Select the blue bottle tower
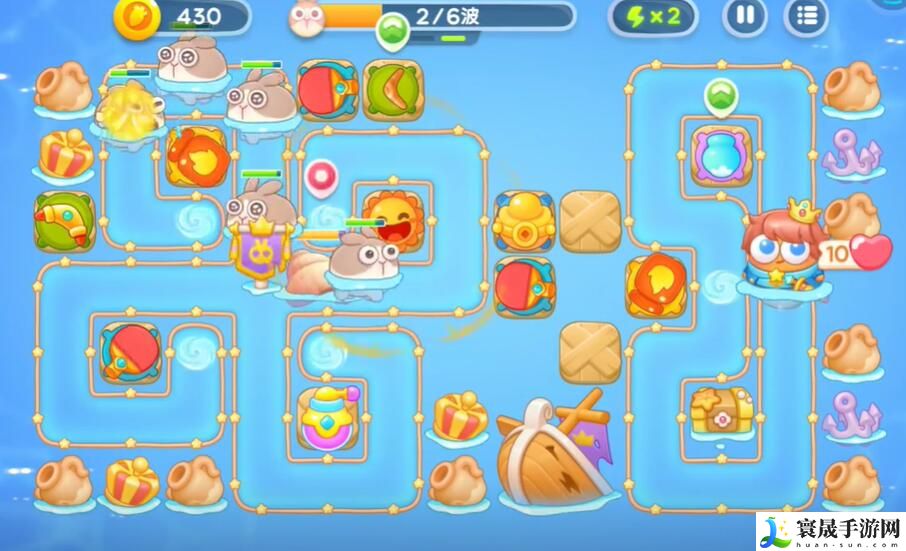The height and width of the screenshot is (551, 906). 721,155
